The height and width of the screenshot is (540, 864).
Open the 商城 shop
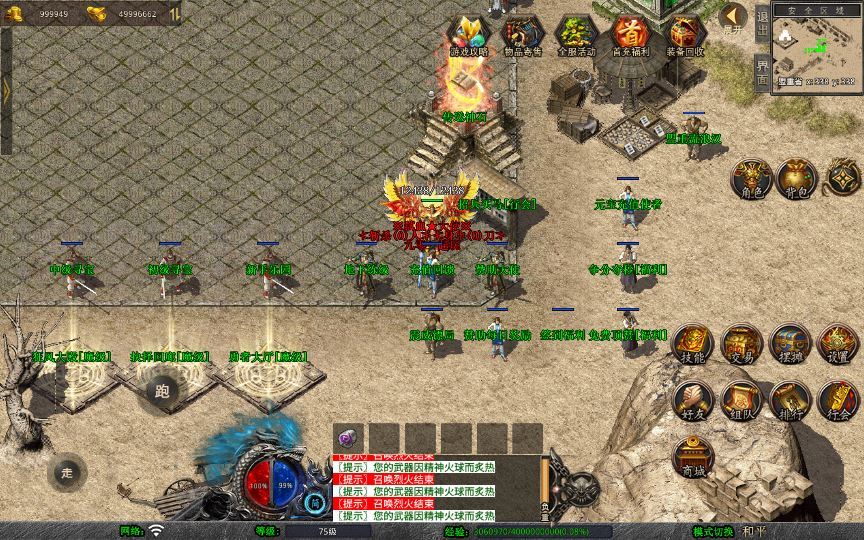[692, 456]
